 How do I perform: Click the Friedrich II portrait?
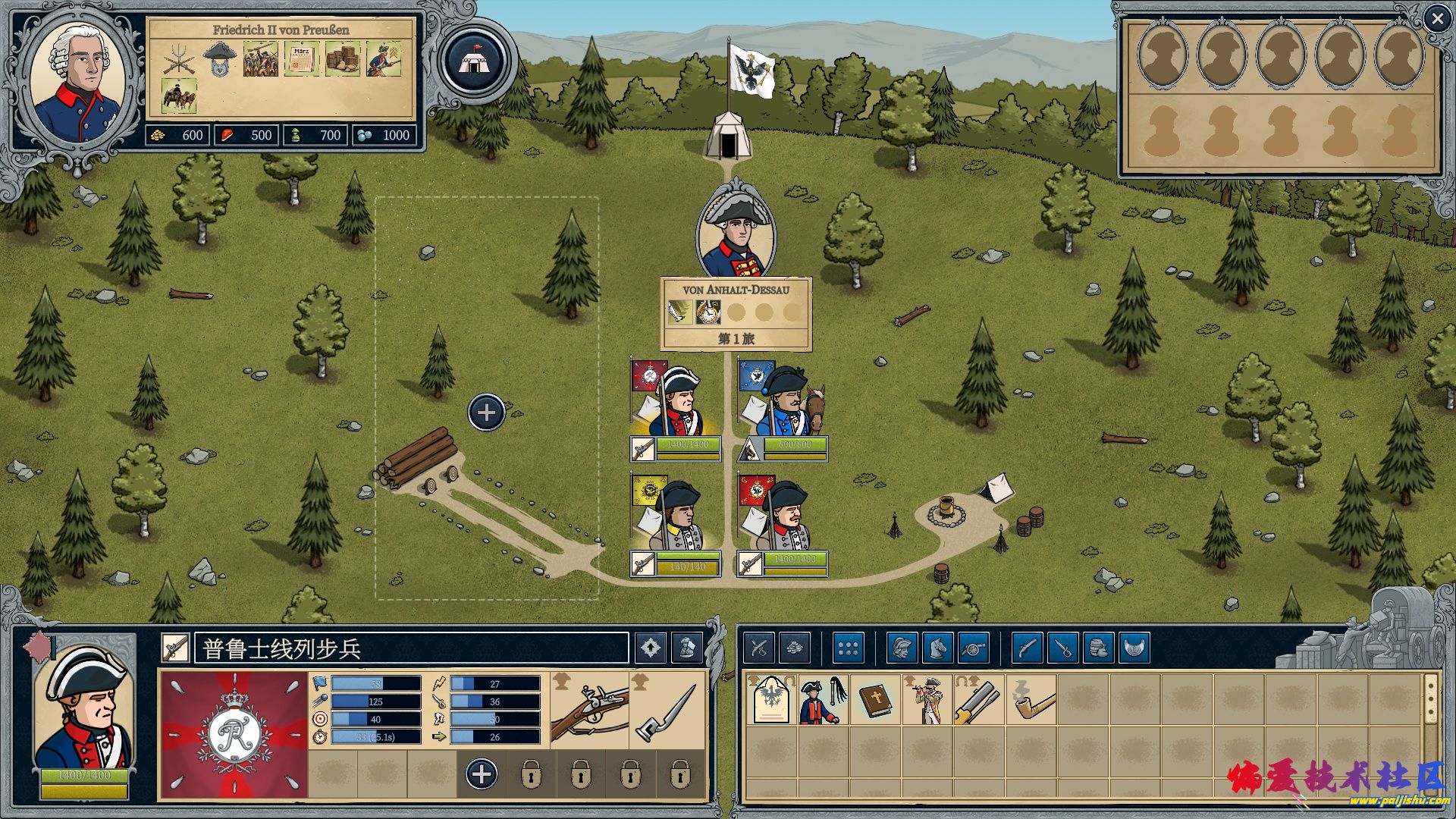[79, 83]
